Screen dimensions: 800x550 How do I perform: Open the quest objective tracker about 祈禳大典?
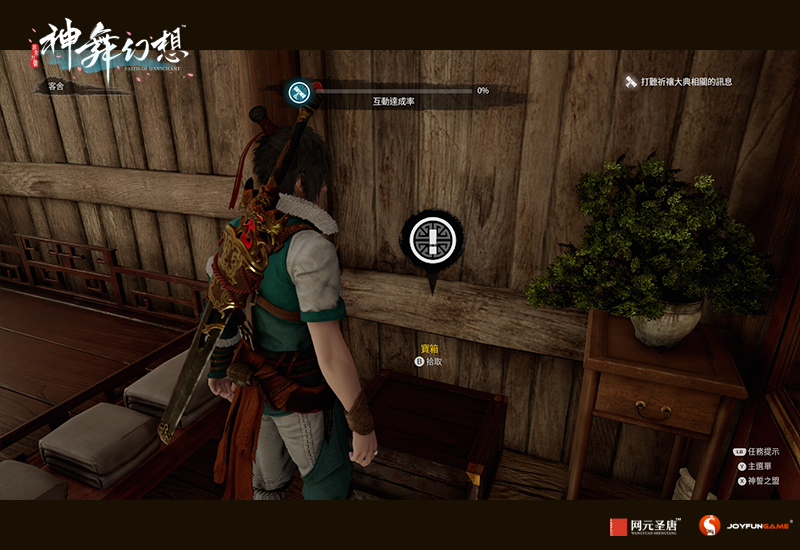pos(684,81)
